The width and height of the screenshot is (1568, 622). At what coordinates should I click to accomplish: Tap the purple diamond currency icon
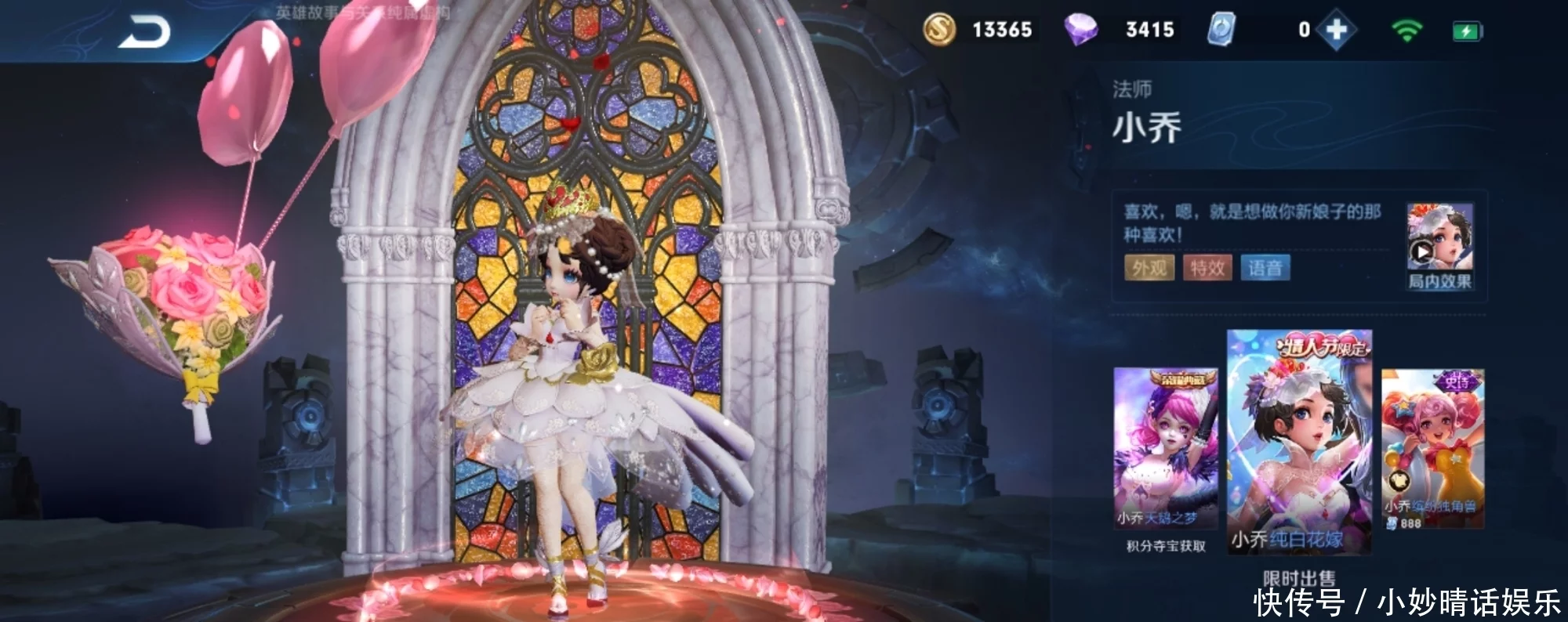coord(1080,30)
